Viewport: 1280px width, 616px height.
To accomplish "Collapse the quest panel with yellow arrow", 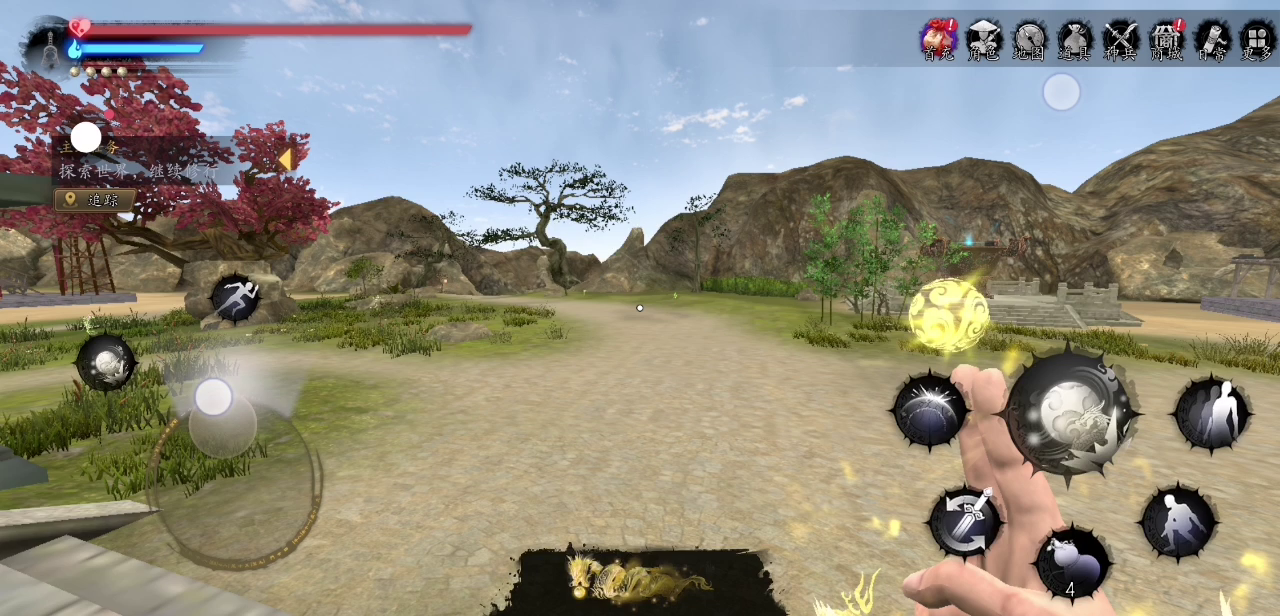I will pyautogui.click(x=285, y=160).
